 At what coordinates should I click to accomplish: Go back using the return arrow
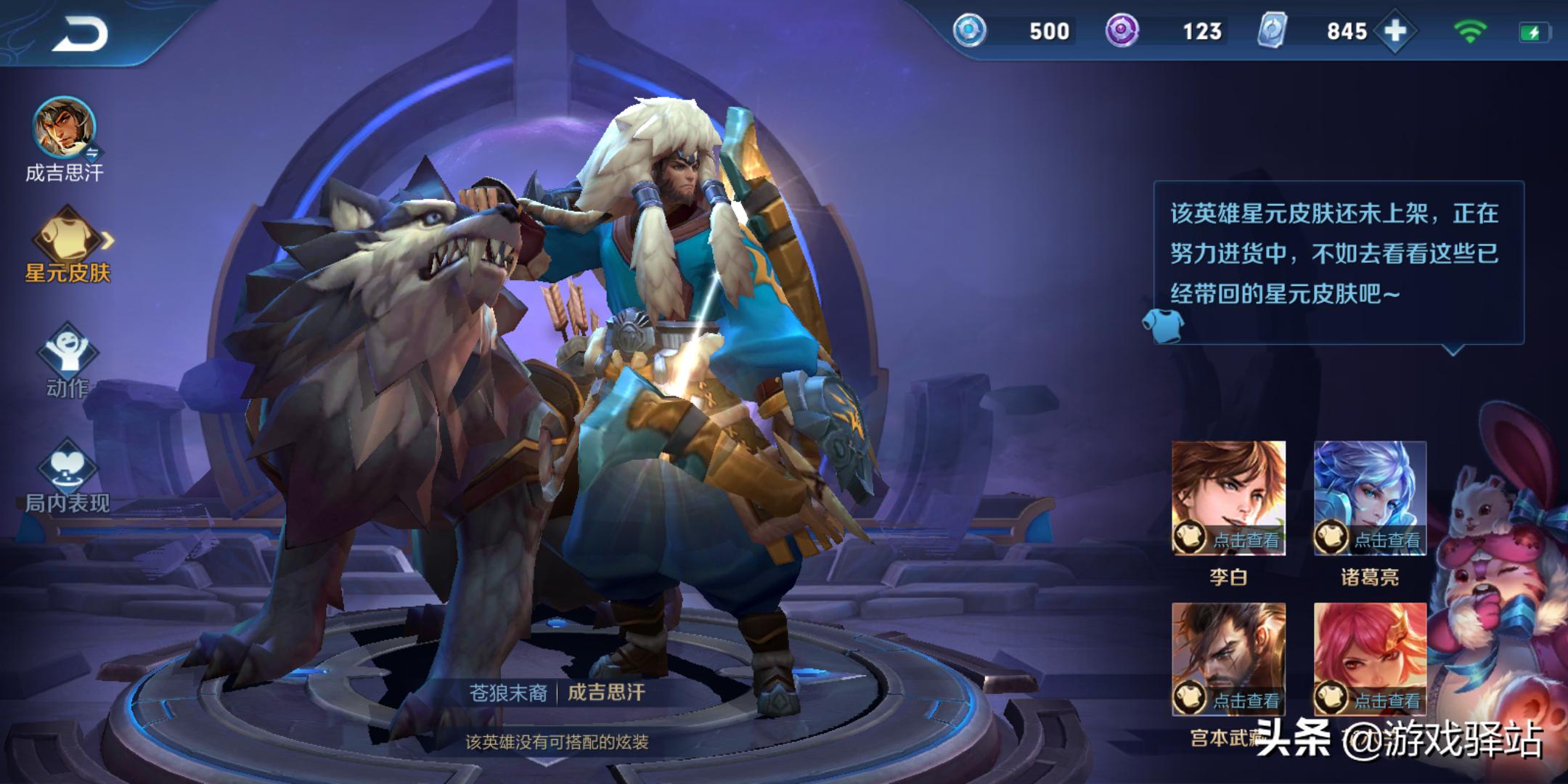click(80, 34)
